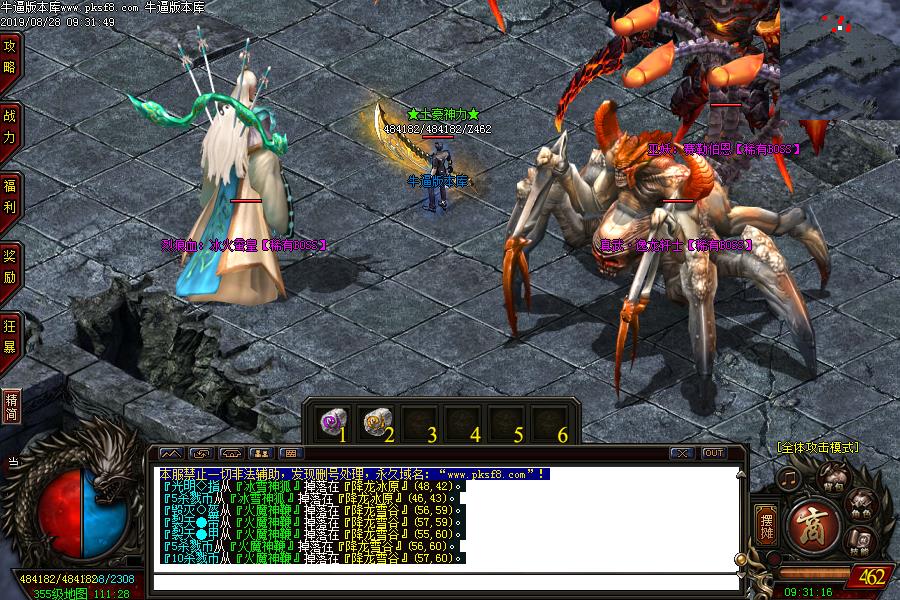
Task: Activate the 狂暴 berserk tab
Action: point(10,335)
